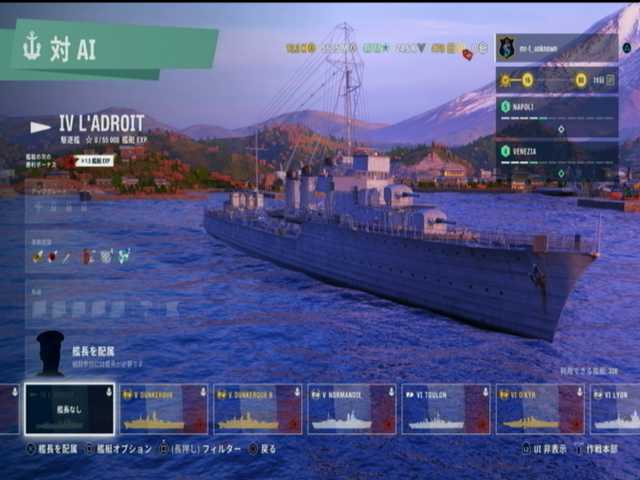Image resolution: width=640 pixels, height=480 pixels.
Task: Choose the Lyon ship card
Action: point(616,409)
